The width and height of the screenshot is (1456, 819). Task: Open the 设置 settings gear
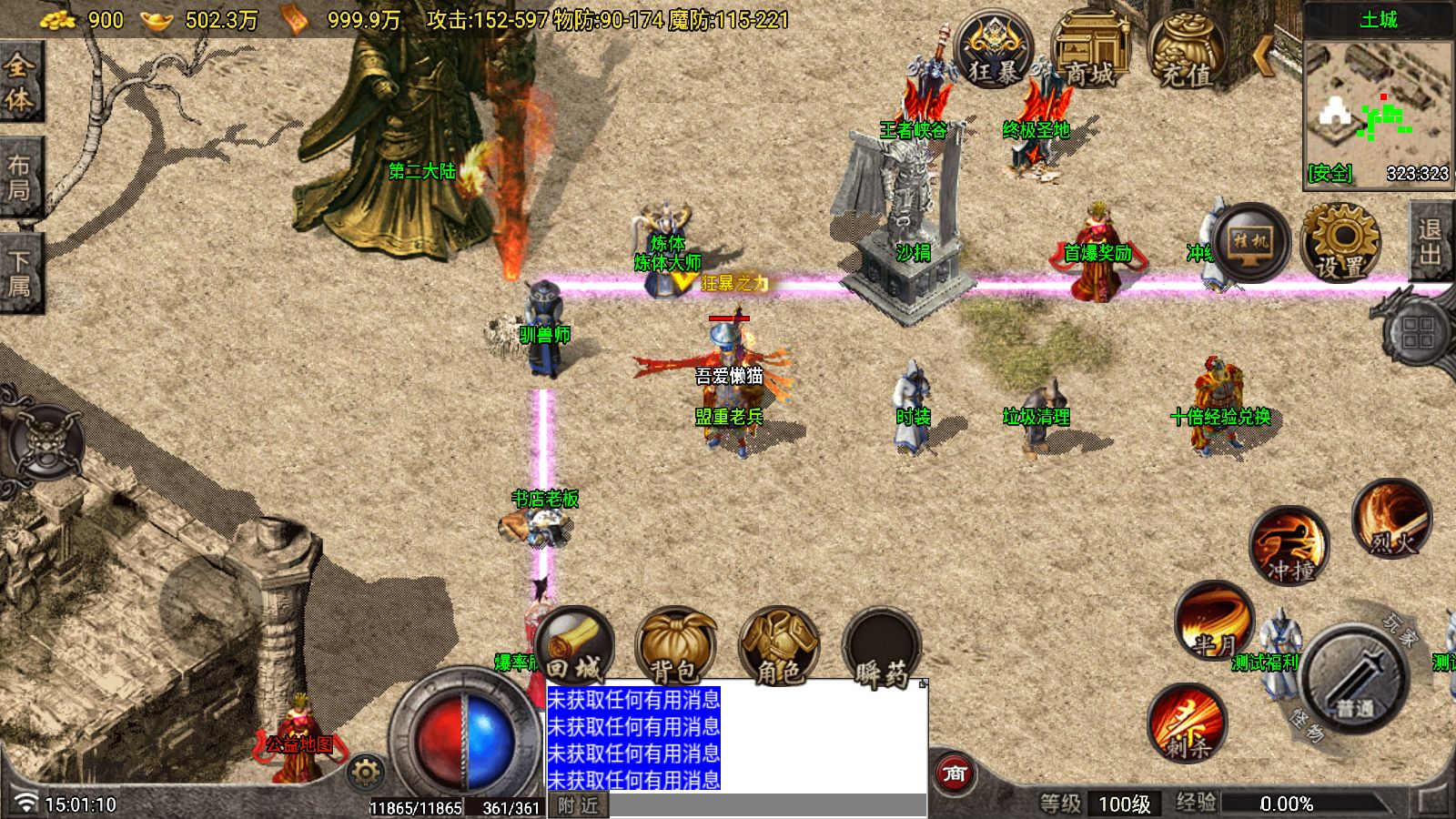1340,244
